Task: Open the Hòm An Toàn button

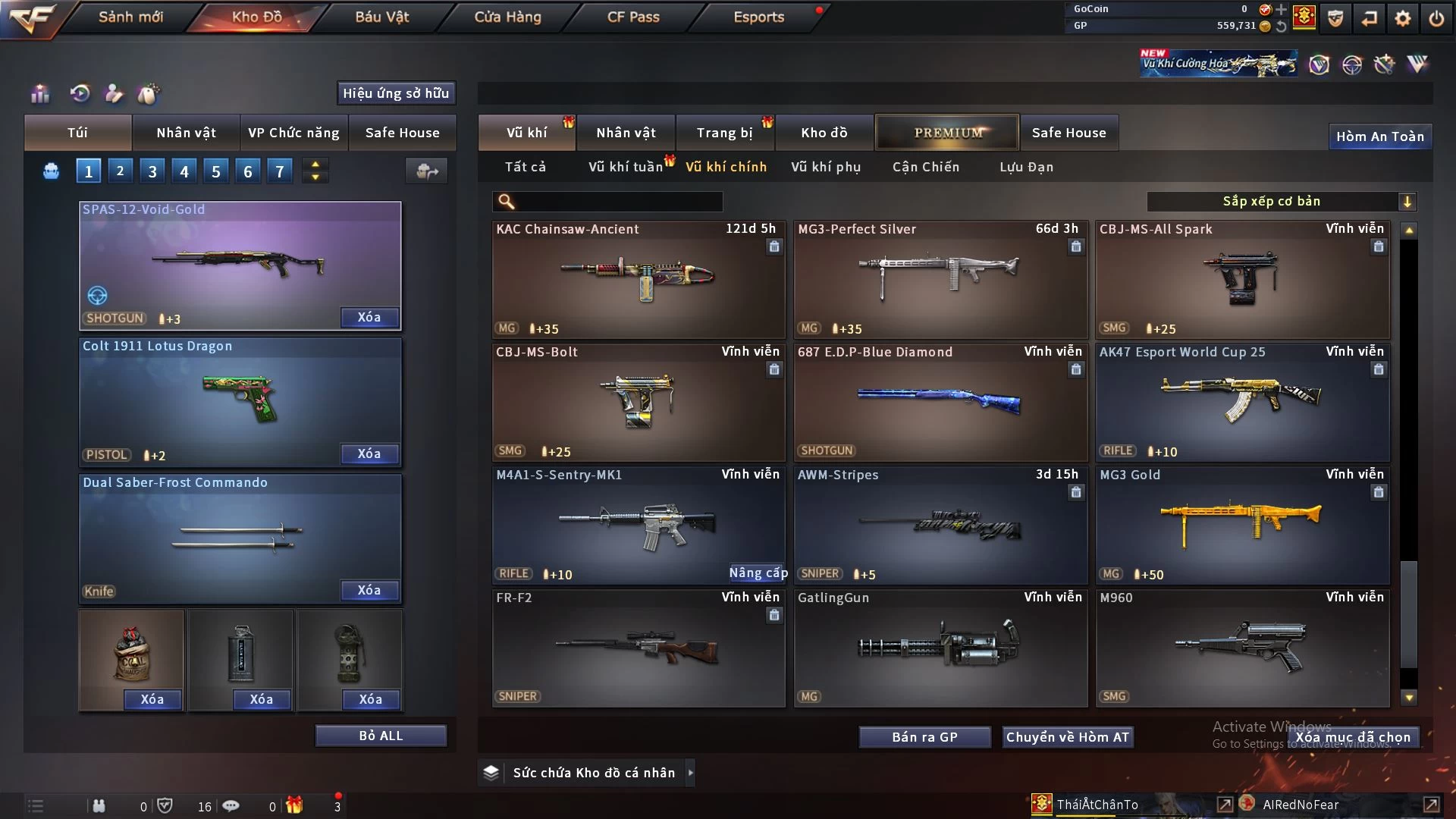Action: 1379,136
